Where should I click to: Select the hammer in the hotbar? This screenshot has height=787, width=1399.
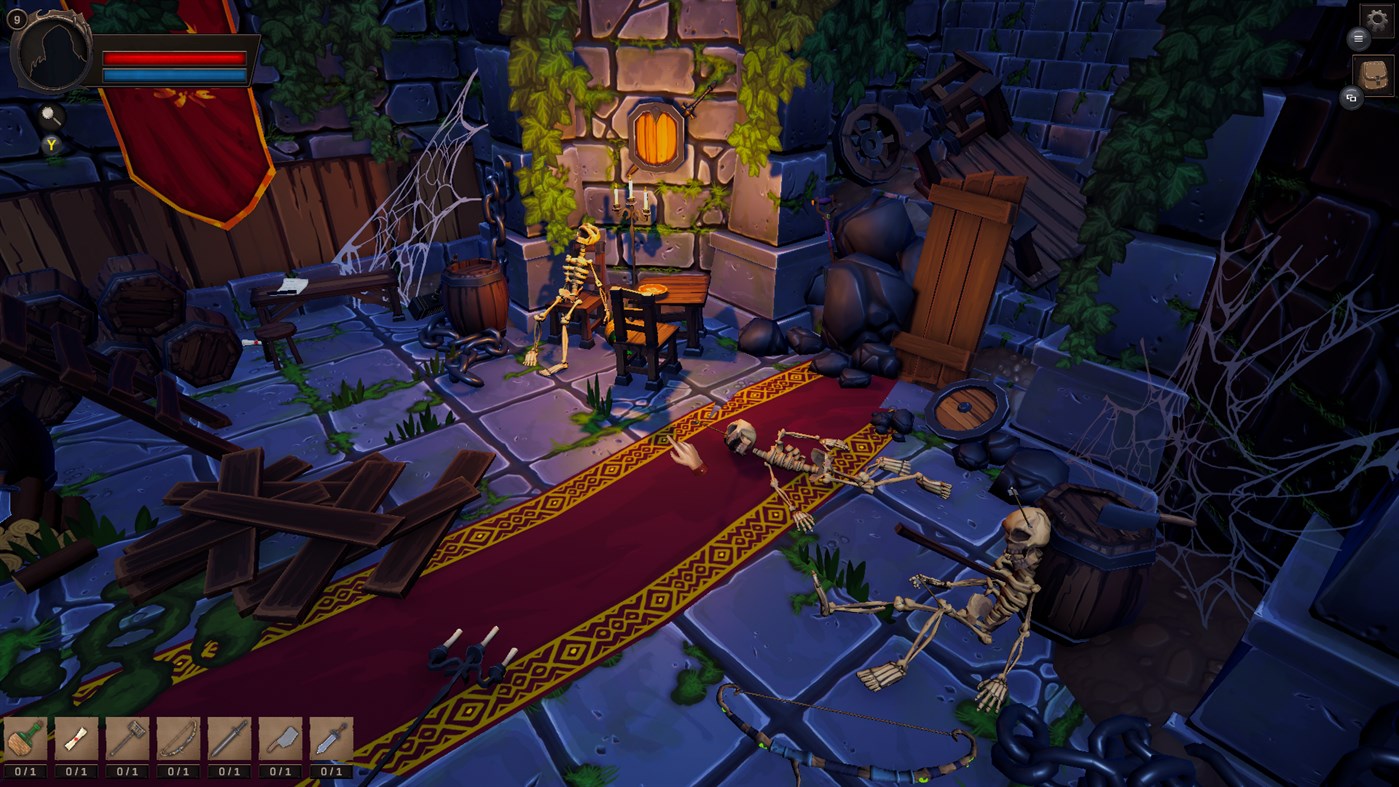coord(126,740)
